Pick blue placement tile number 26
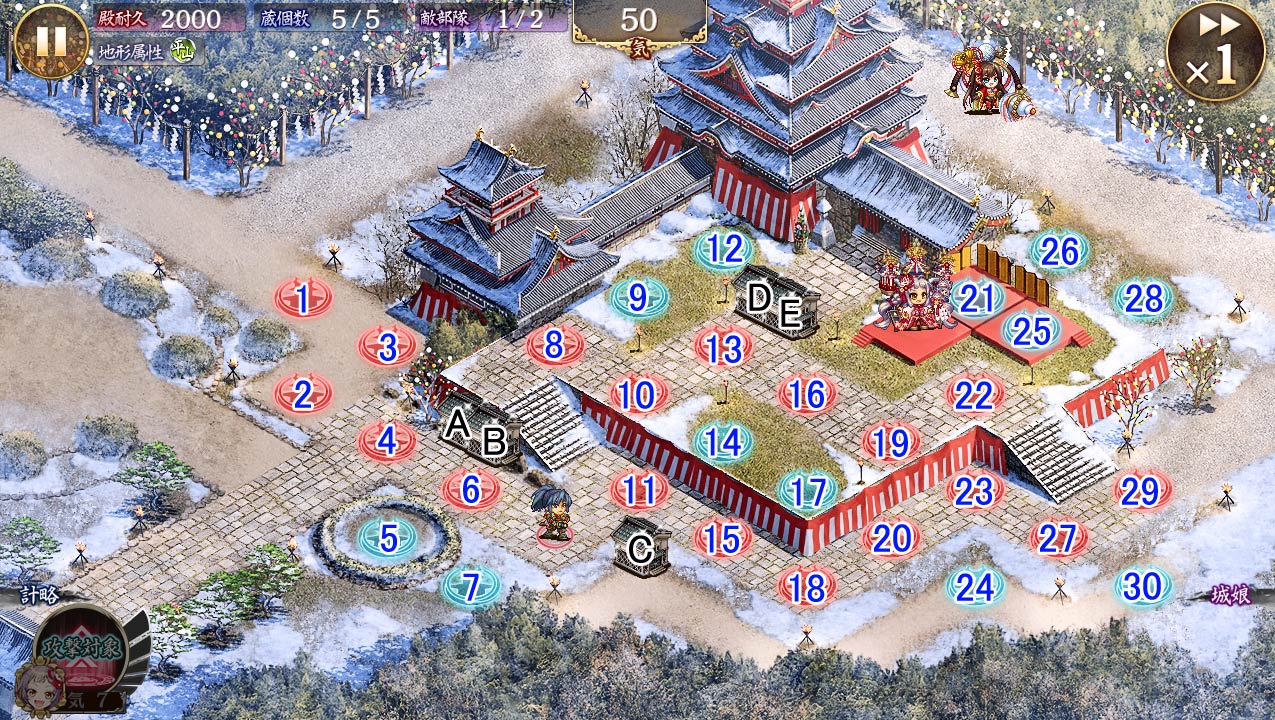The image size is (1275, 720). coord(1059,252)
